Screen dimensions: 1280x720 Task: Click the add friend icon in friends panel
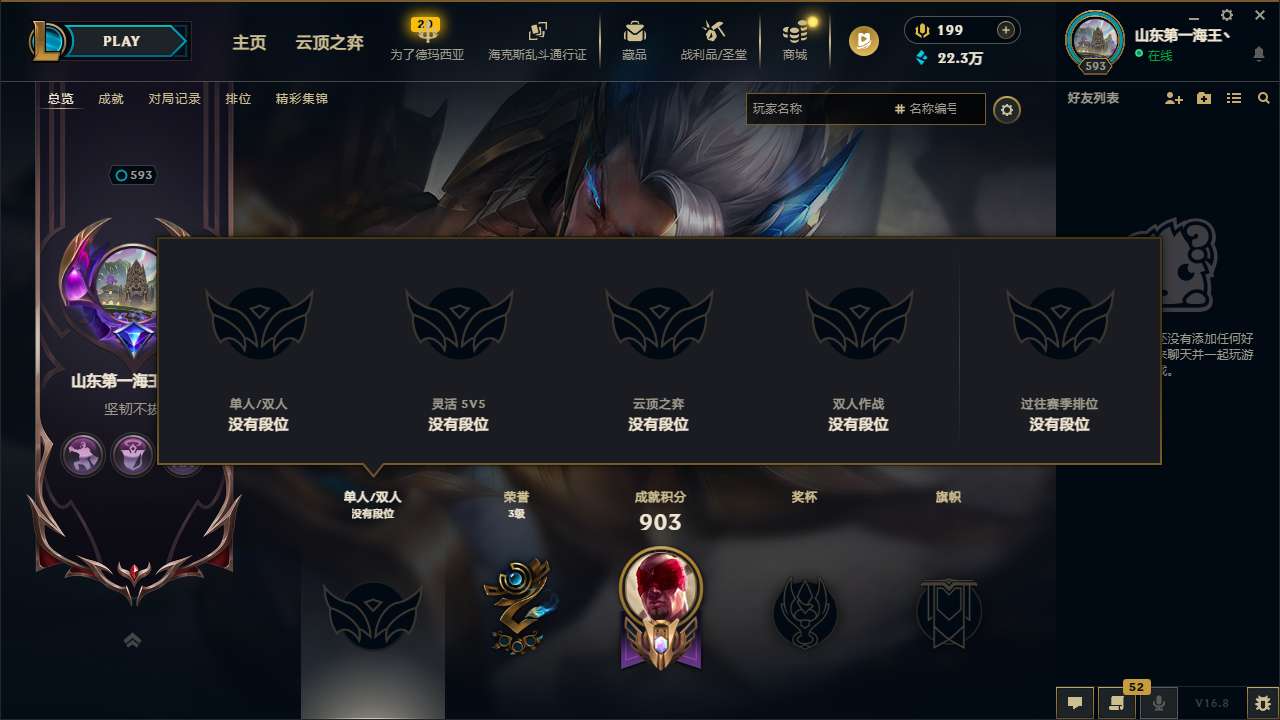1172,98
